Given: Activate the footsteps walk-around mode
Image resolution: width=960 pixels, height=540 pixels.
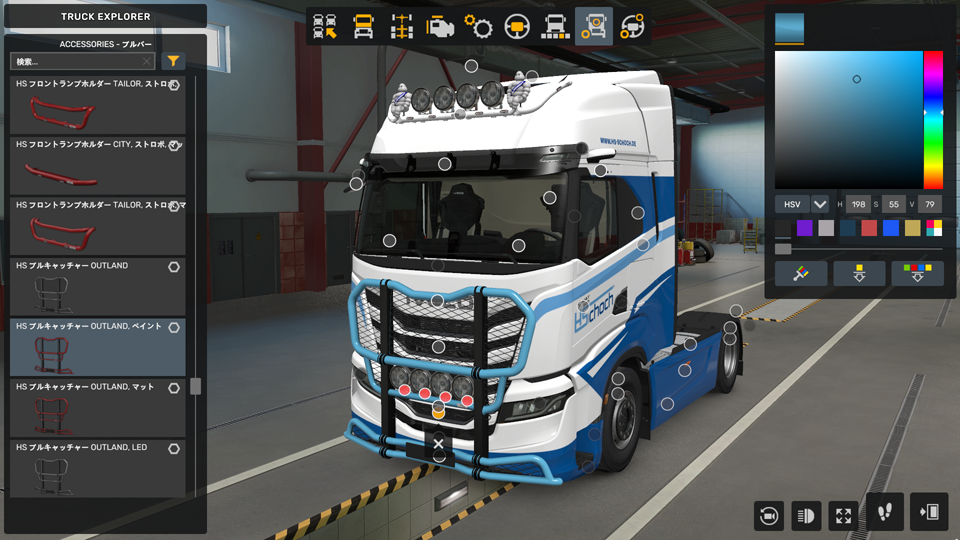Looking at the screenshot, I should tap(885, 512).
